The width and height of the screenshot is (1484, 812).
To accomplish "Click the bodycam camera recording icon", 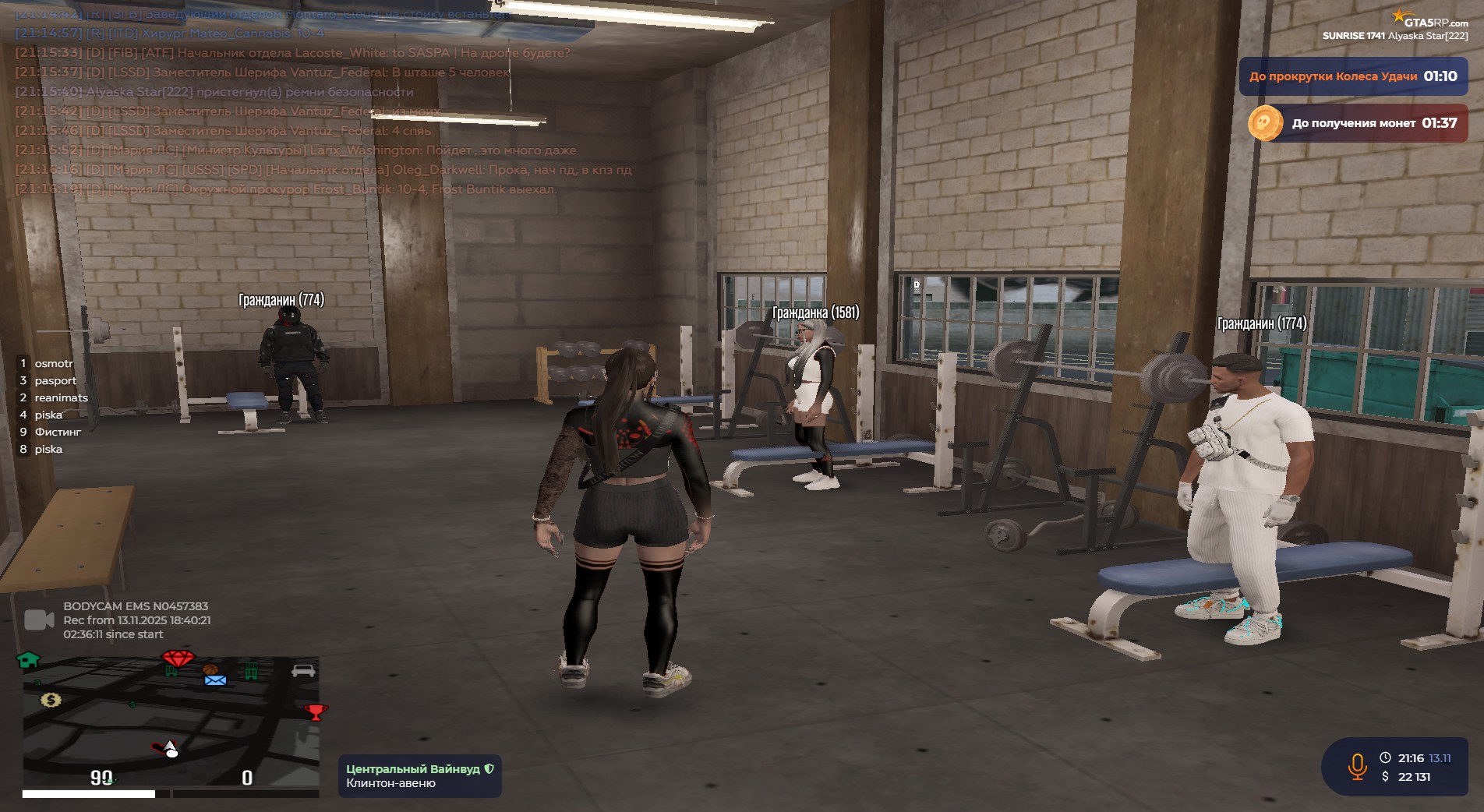I will tap(39, 620).
